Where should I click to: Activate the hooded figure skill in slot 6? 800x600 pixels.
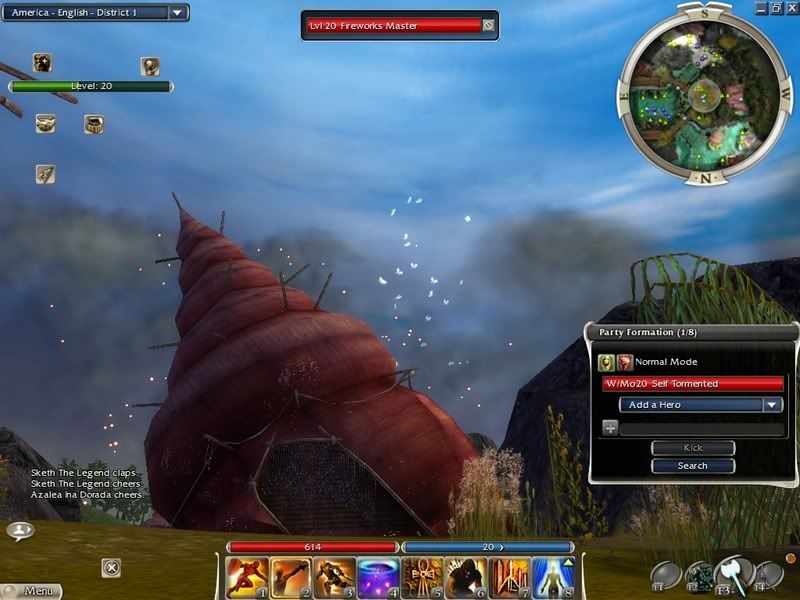pos(465,577)
